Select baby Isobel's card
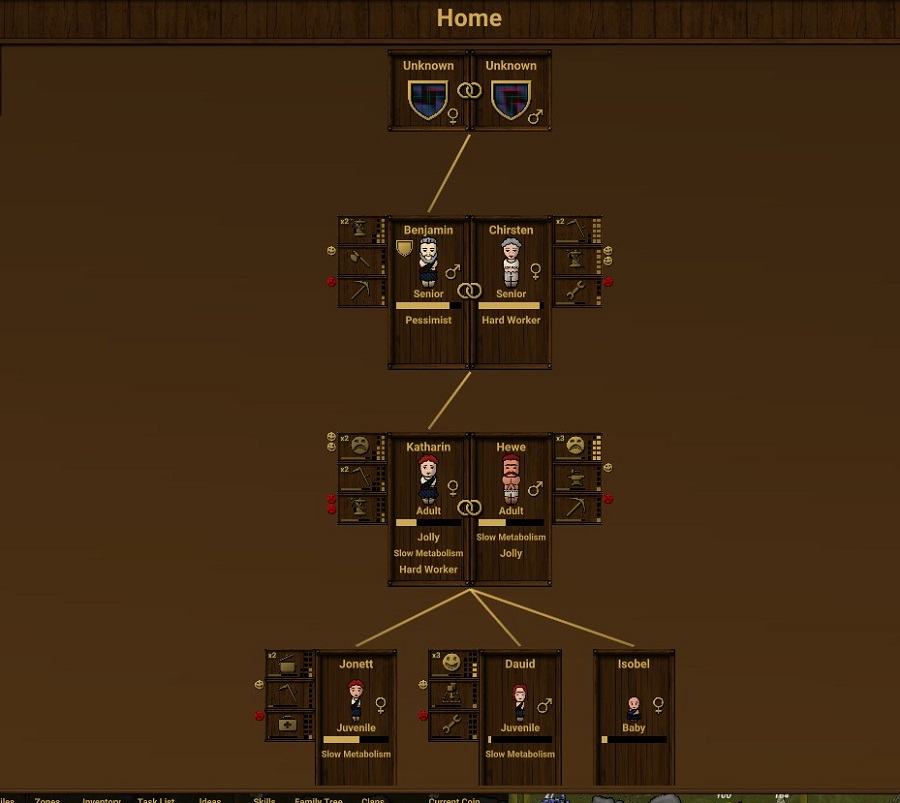This screenshot has width=900, height=803. coord(634,716)
